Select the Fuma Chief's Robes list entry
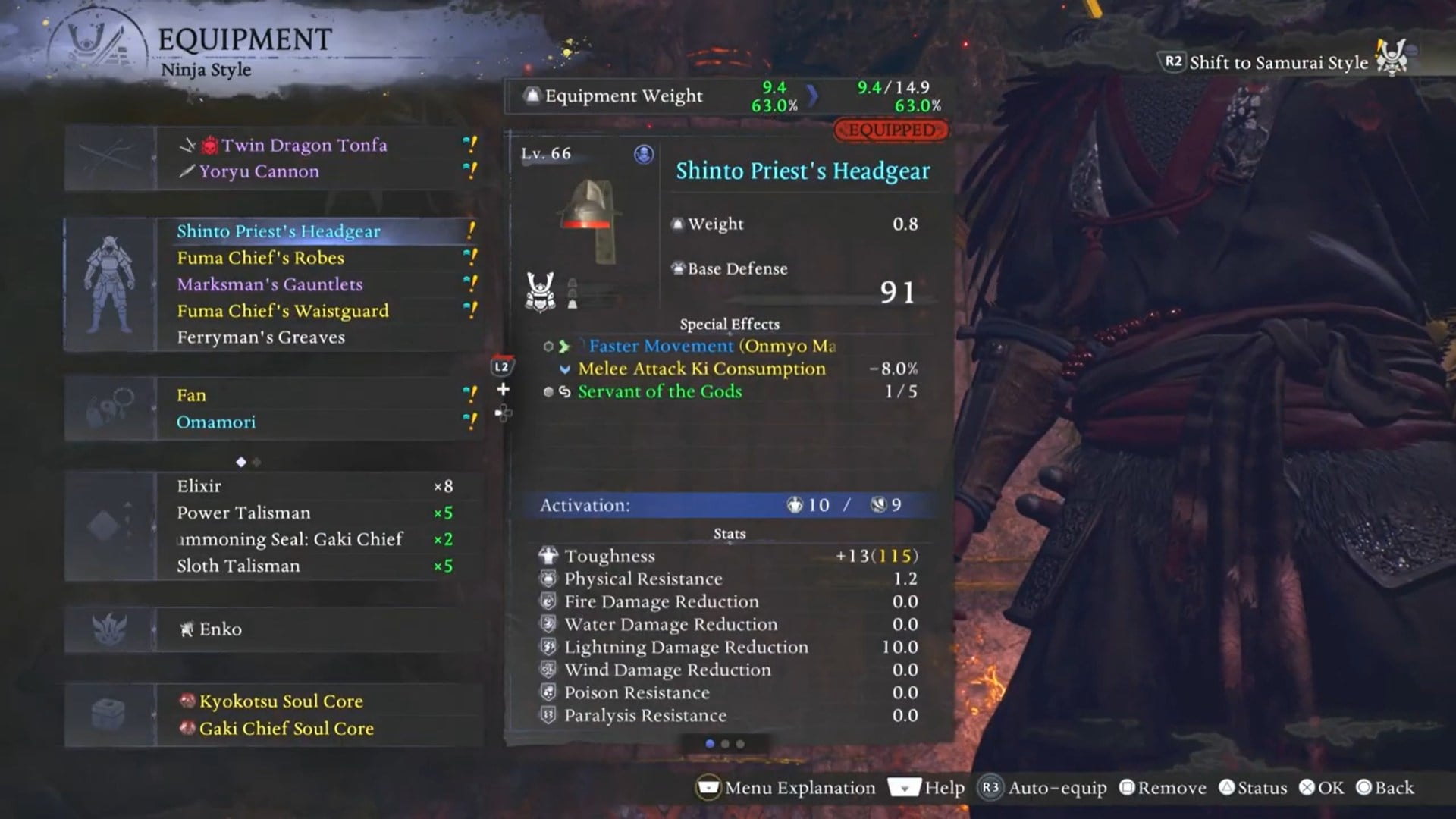 point(262,258)
